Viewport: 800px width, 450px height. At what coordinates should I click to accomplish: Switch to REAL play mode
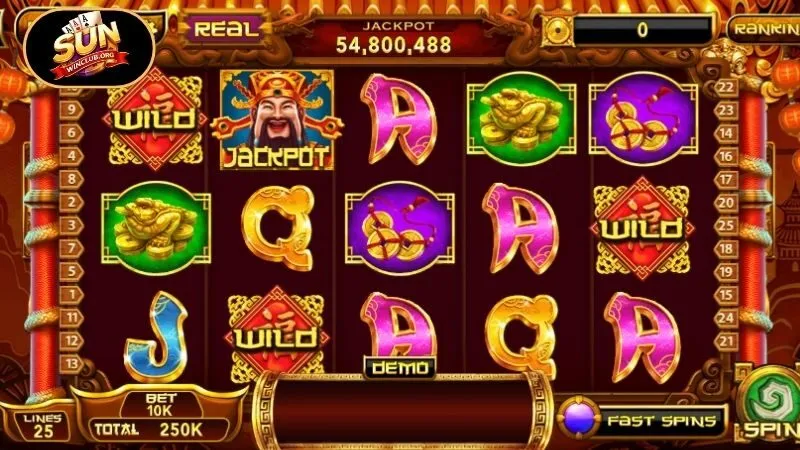point(226,29)
